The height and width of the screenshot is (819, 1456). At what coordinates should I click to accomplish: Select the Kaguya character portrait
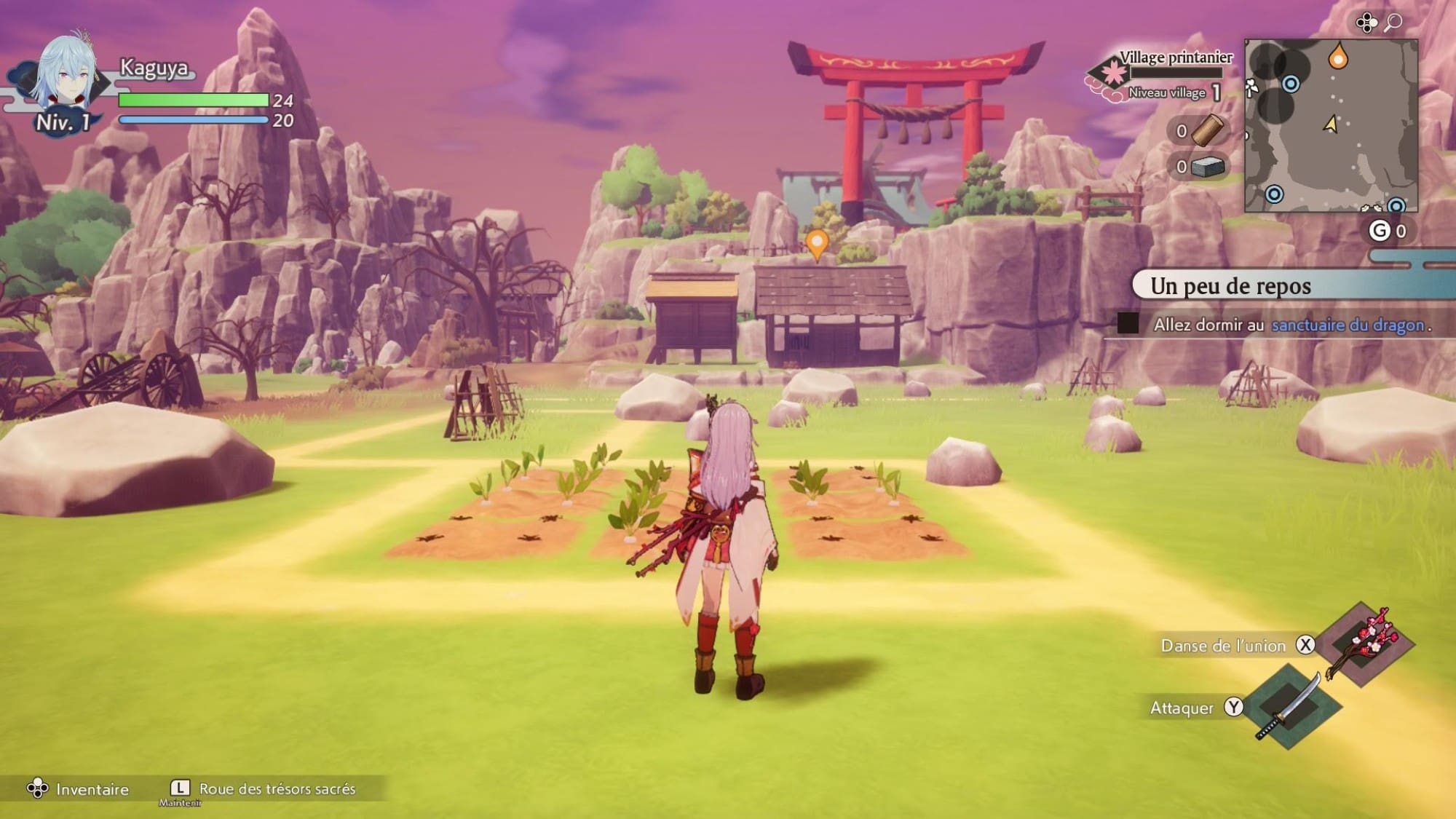pyautogui.click(x=66, y=76)
